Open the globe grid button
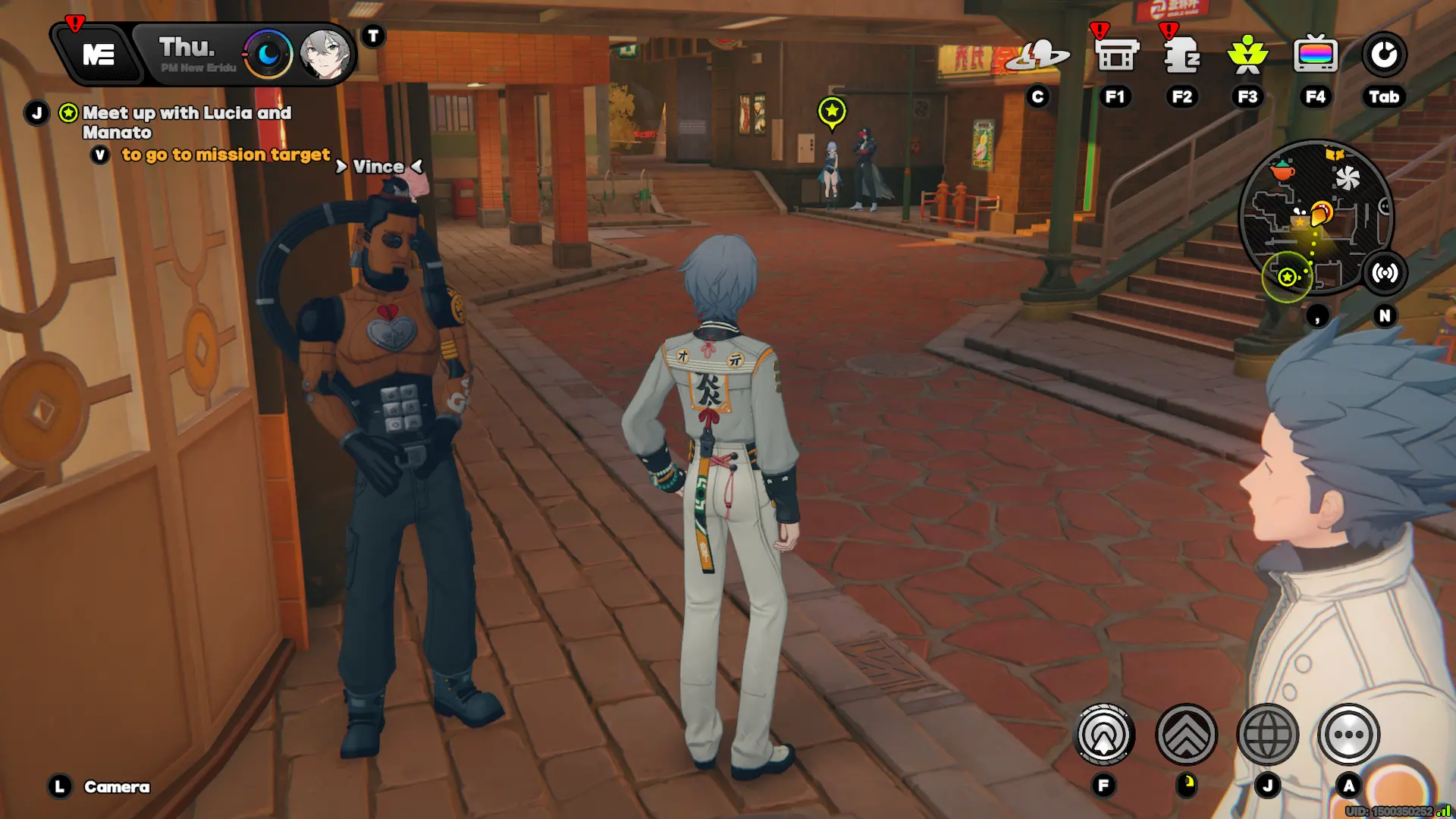1456x819 pixels. click(x=1267, y=734)
